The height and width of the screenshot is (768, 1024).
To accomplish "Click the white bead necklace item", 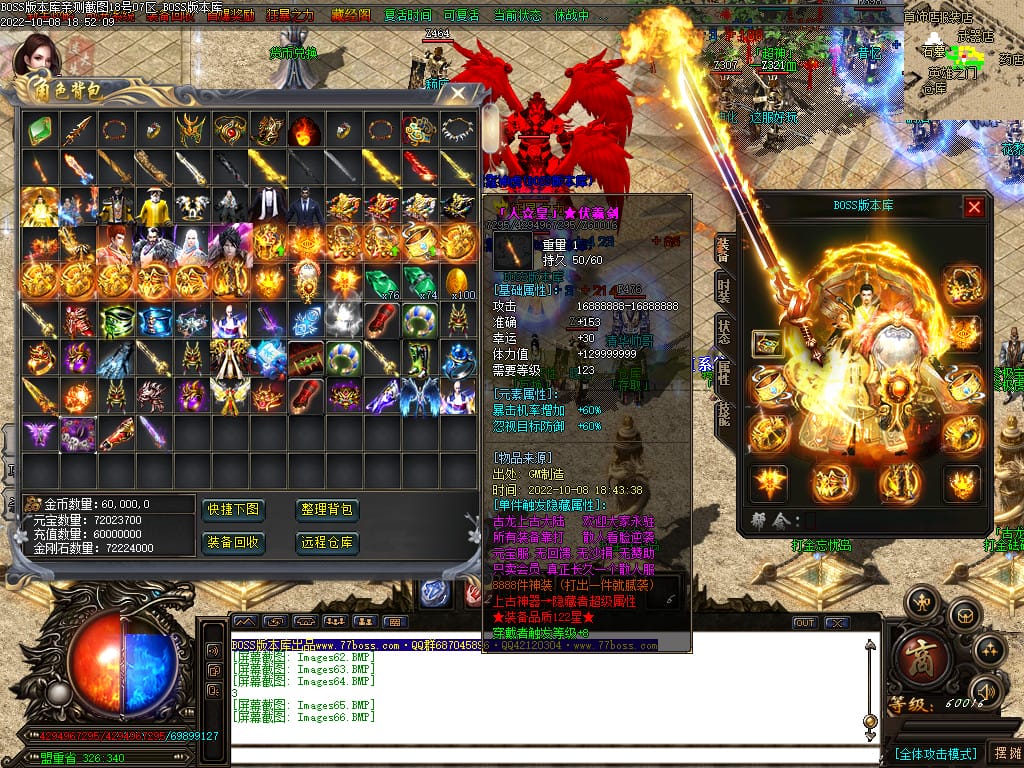I will pos(460,130).
